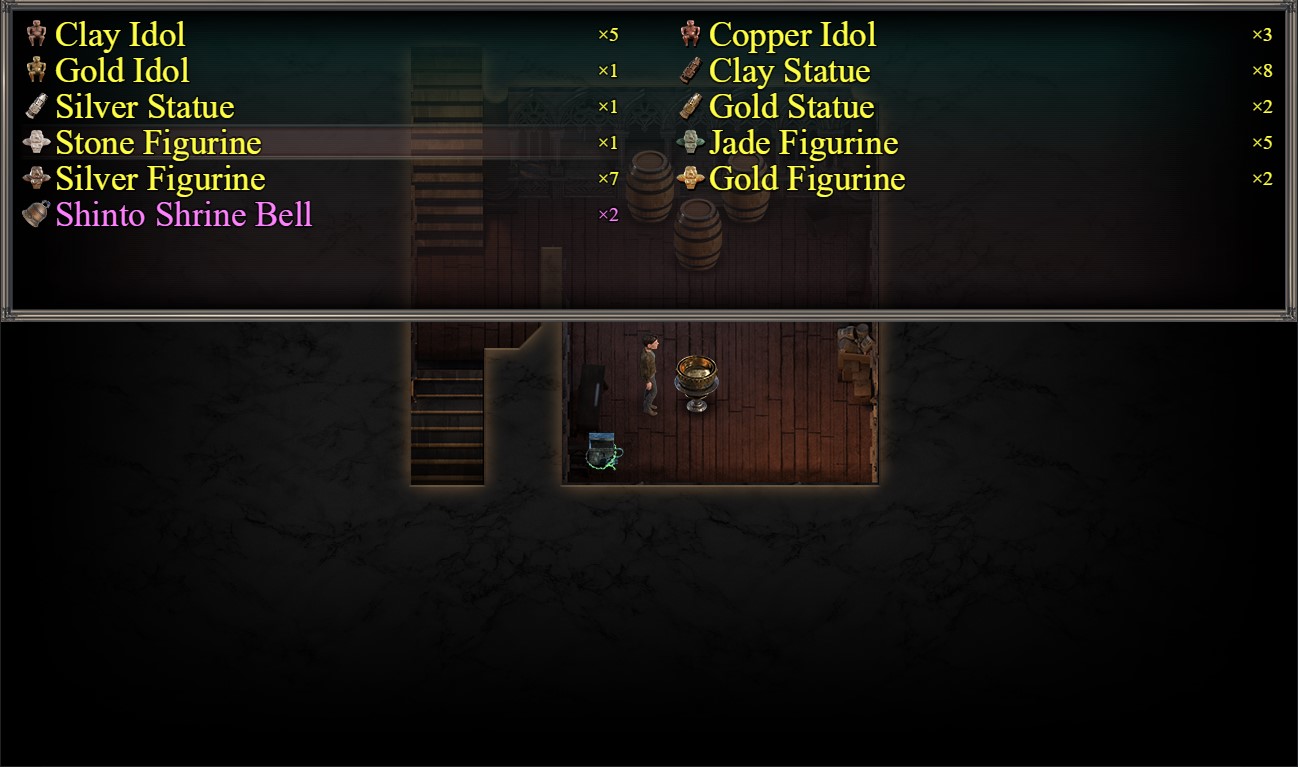Click the Clay Statue item icon
This screenshot has height=767, width=1298.
(688, 70)
